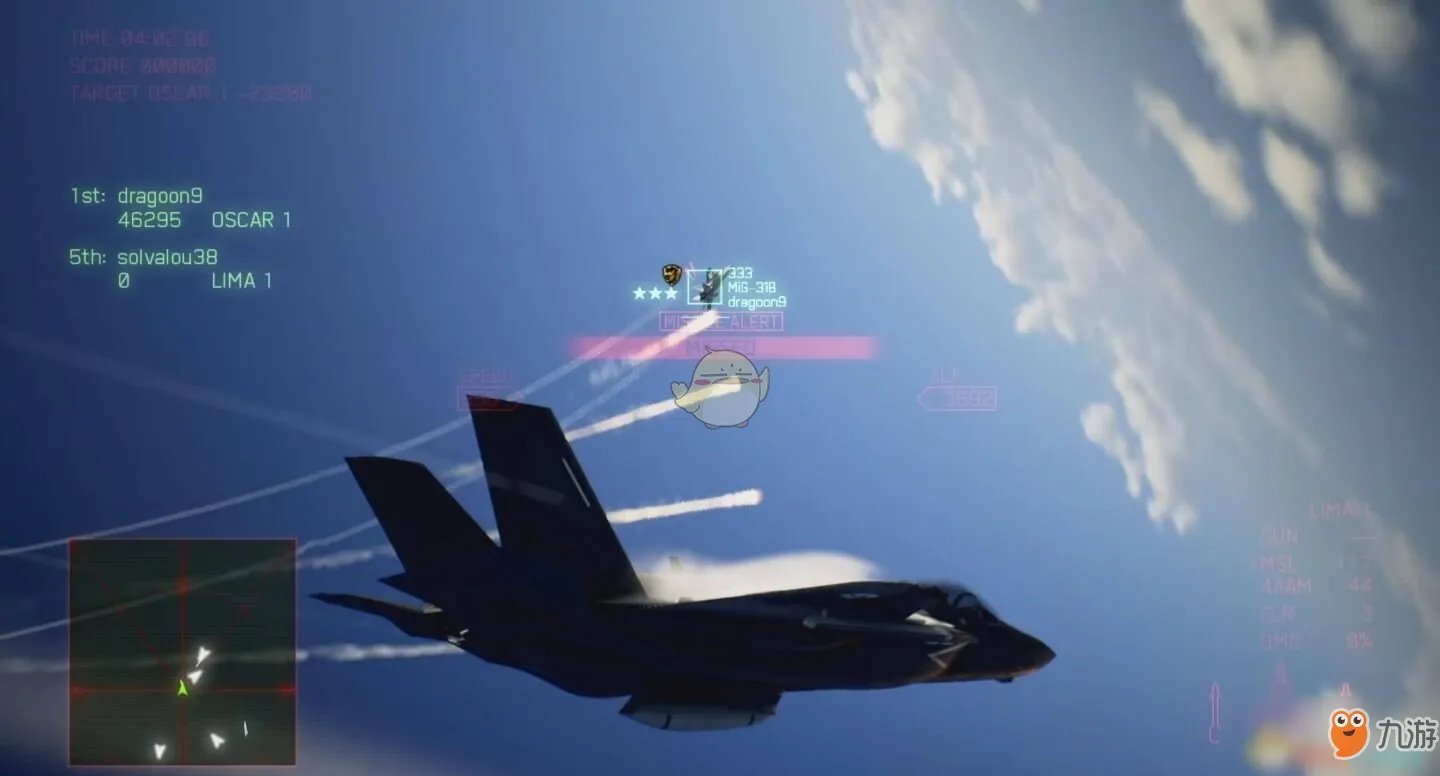Toggle the FLR countermeasure readout
Image resolution: width=1440 pixels, height=776 pixels.
[1283, 612]
